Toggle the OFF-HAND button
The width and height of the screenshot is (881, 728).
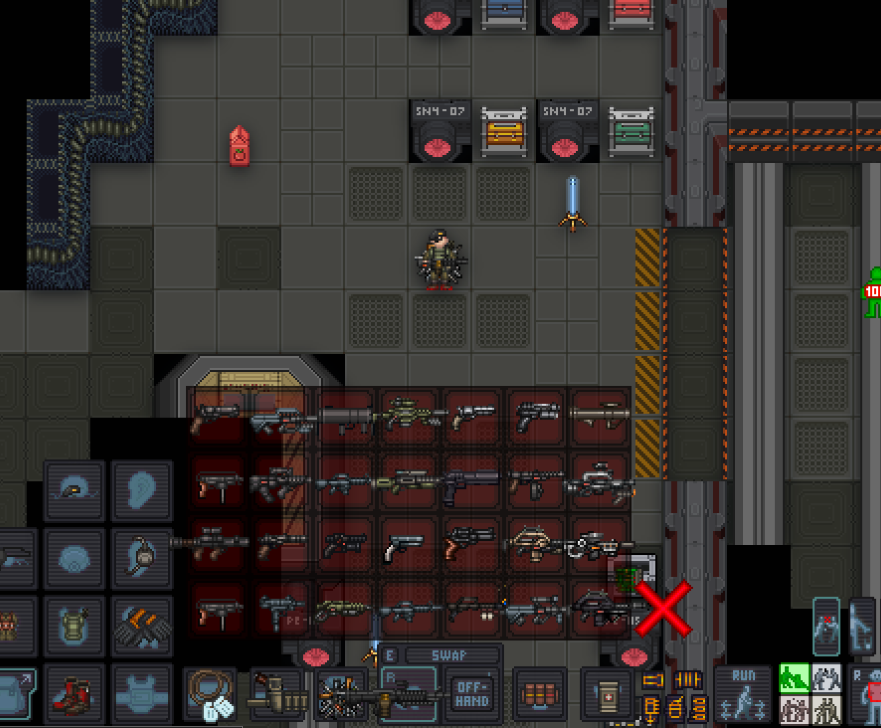coord(471,690)
